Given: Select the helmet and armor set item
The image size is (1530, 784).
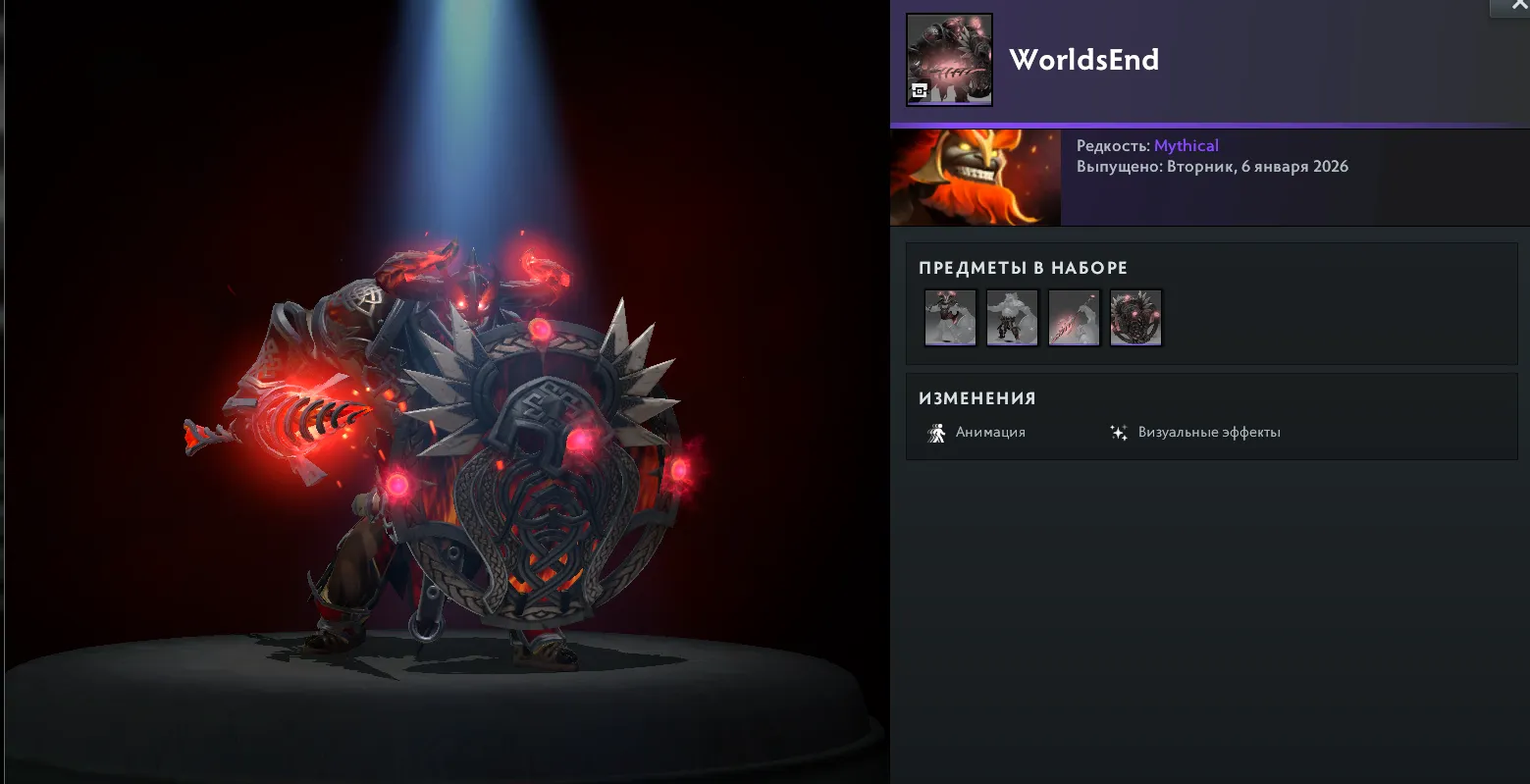Looking at the screenshot, I should point(950,317).
